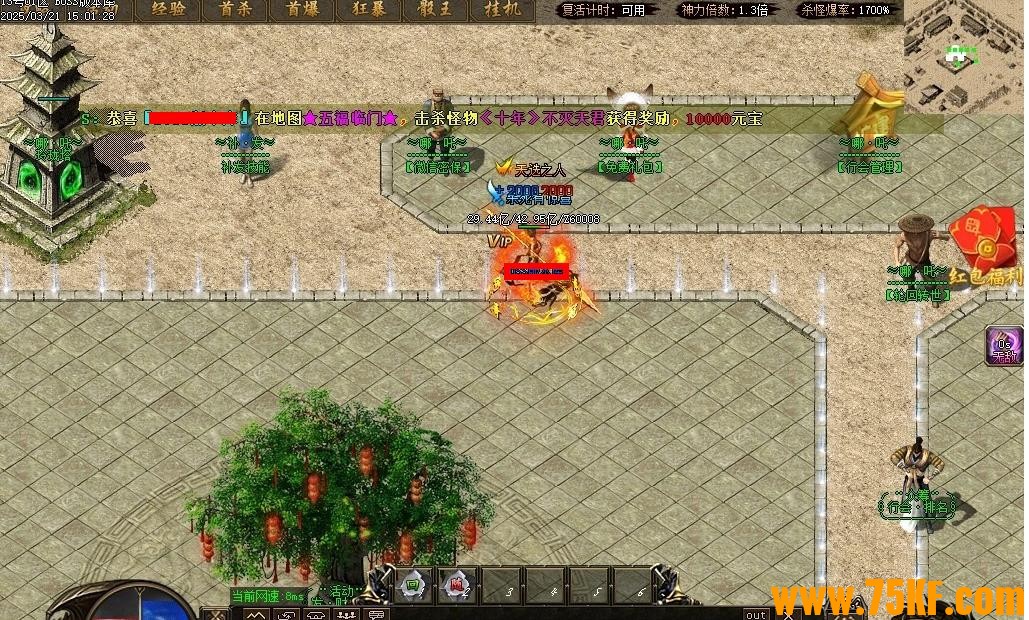Open the 骰王 (dice king) top menu button
The image size is (1029, 620).
click(436, 10)
